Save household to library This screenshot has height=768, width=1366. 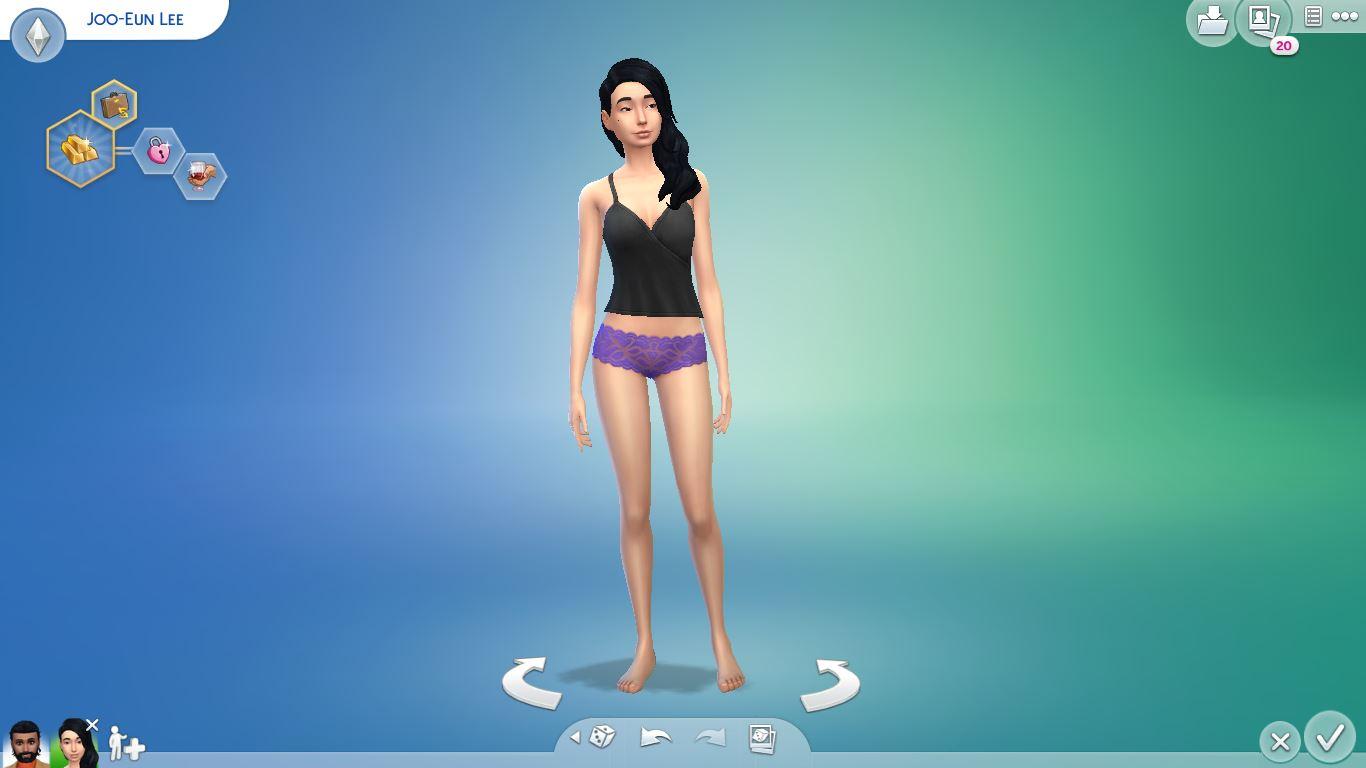(1212, 20)
